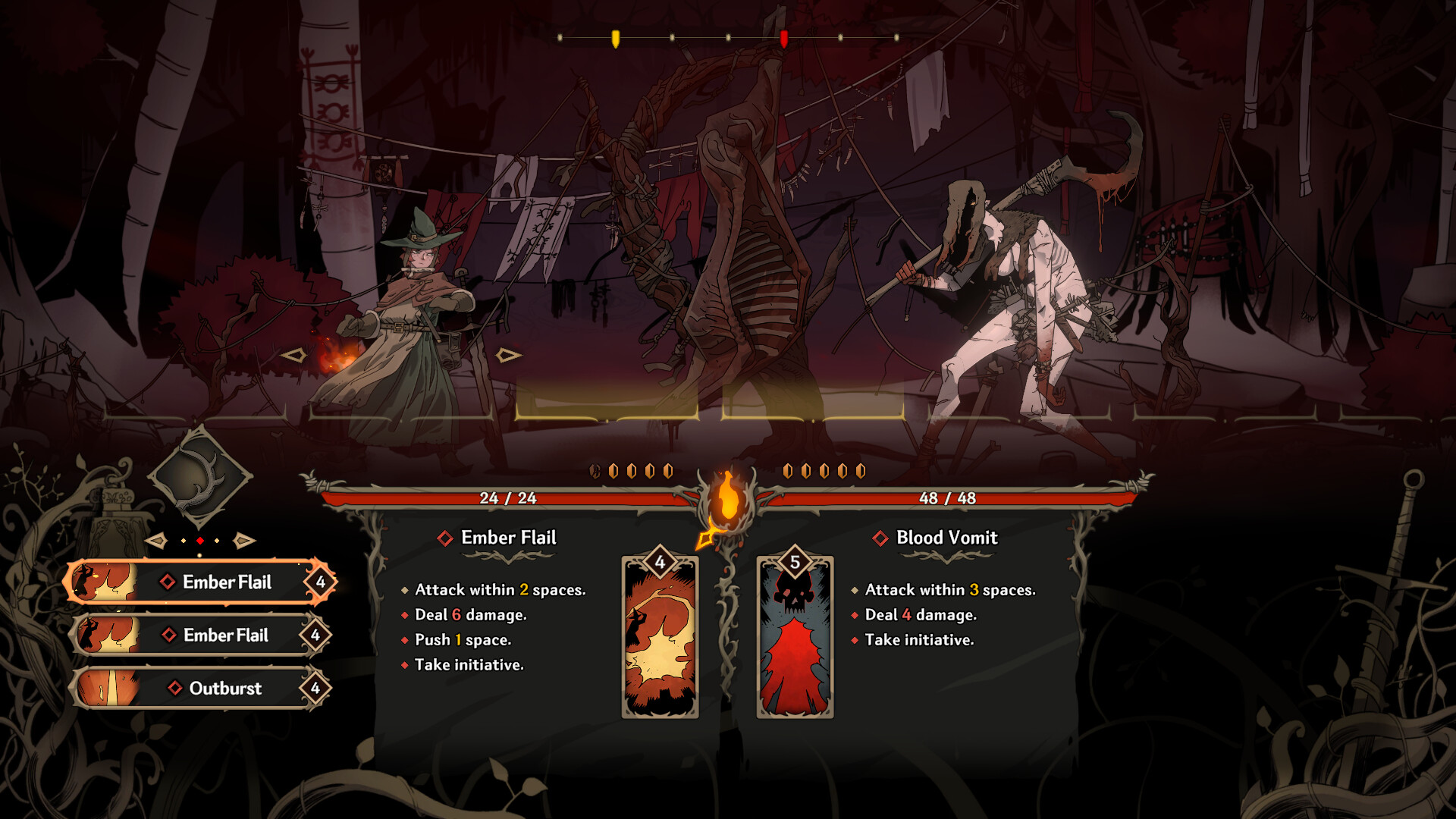1456x819 pixels.
Task: Select the red marker on the initiative track
Action: tap(784, 36)
